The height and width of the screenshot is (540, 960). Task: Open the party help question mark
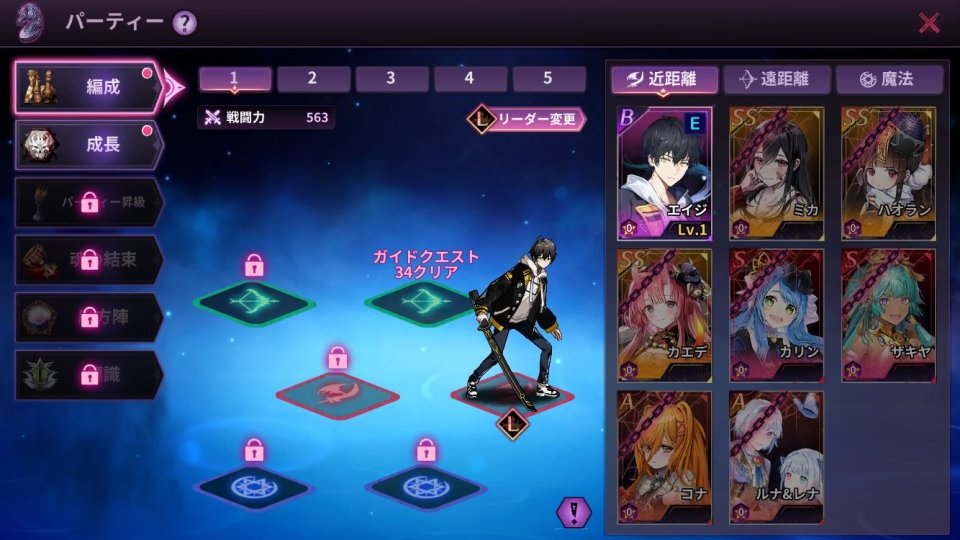pos(184,23)
